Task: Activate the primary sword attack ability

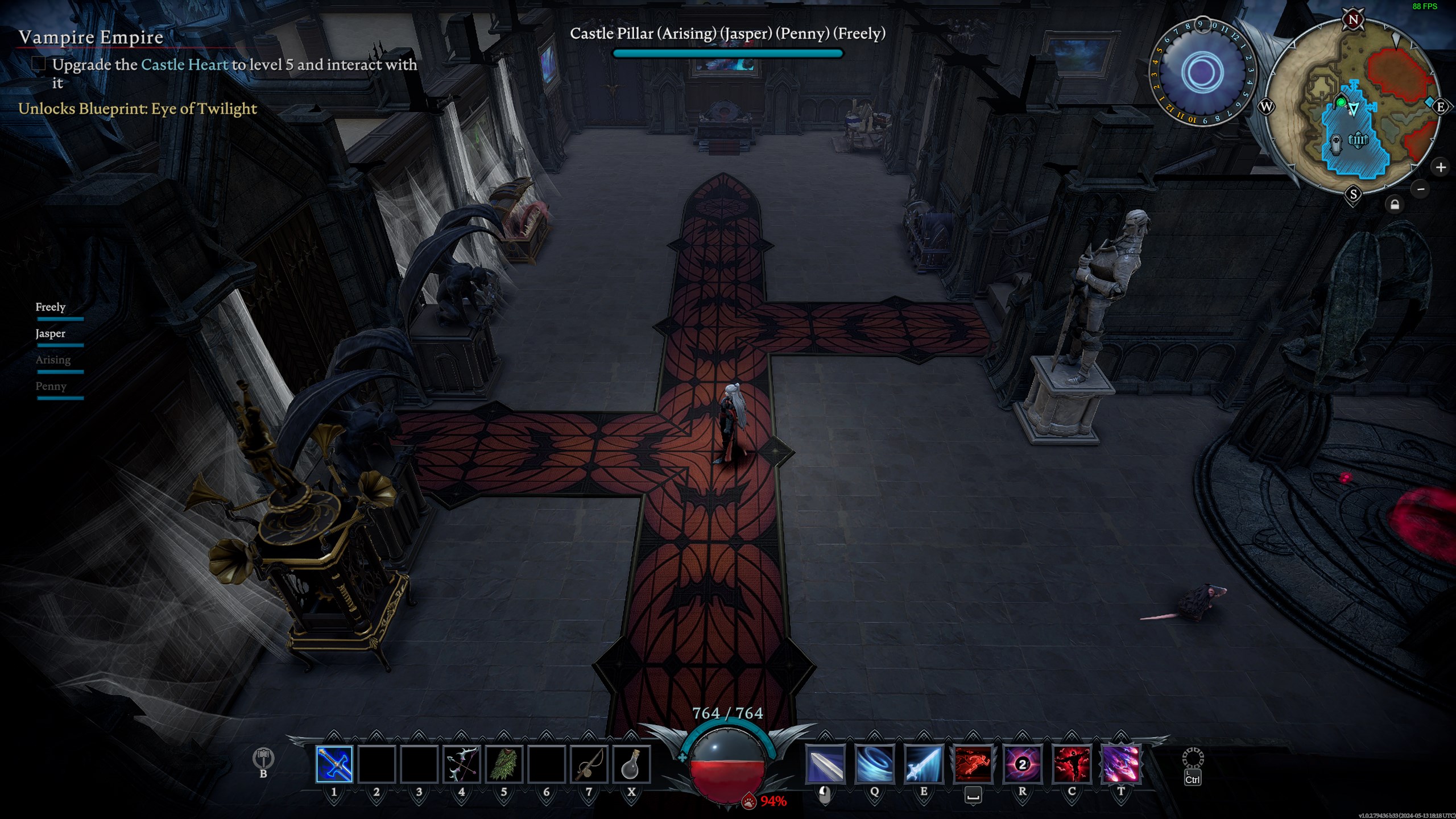Action: click(825, 764)
